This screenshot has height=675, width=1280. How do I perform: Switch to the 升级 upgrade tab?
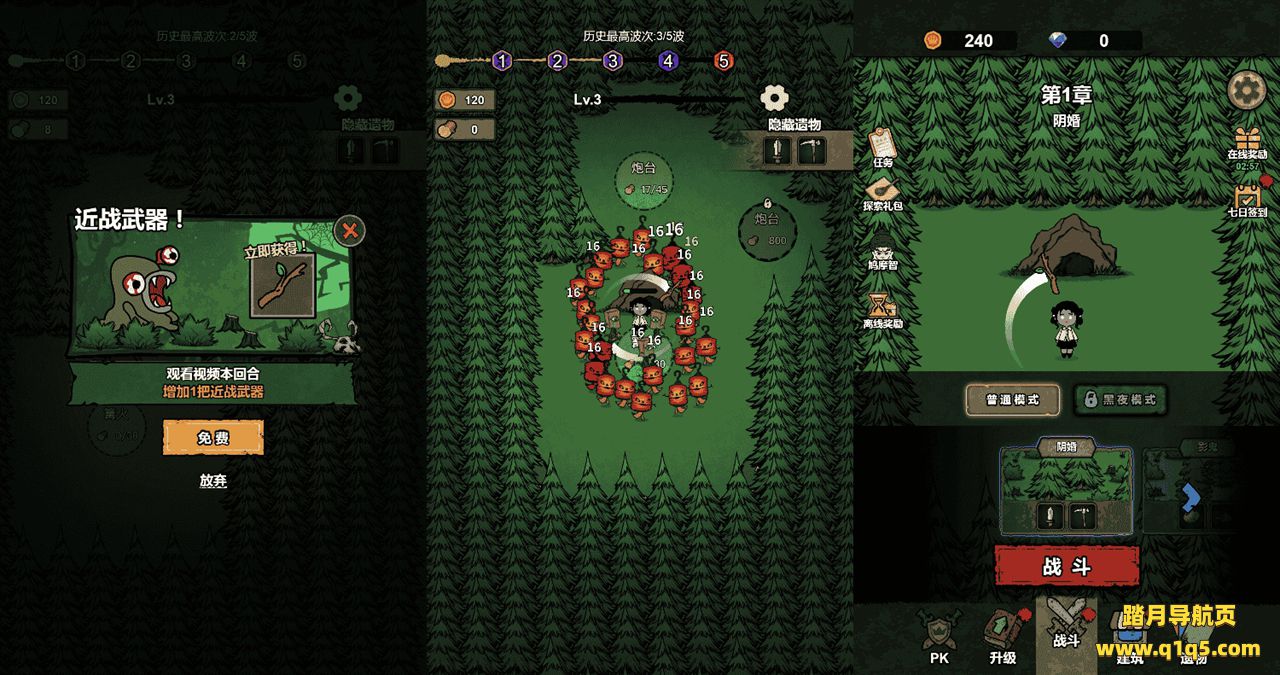click(x=1002, y=637)
